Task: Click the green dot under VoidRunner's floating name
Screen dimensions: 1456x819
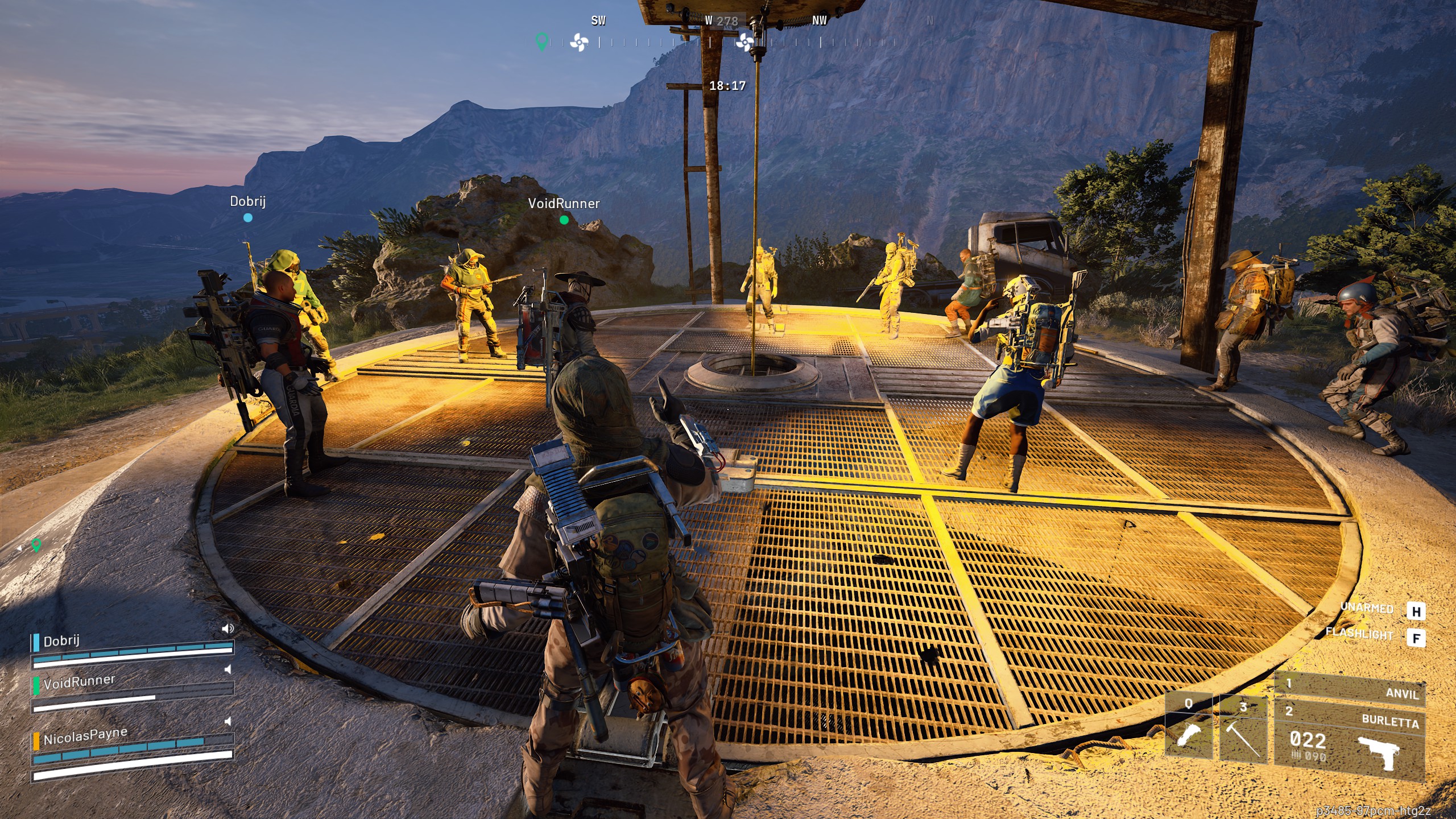Action: point(564,220)
